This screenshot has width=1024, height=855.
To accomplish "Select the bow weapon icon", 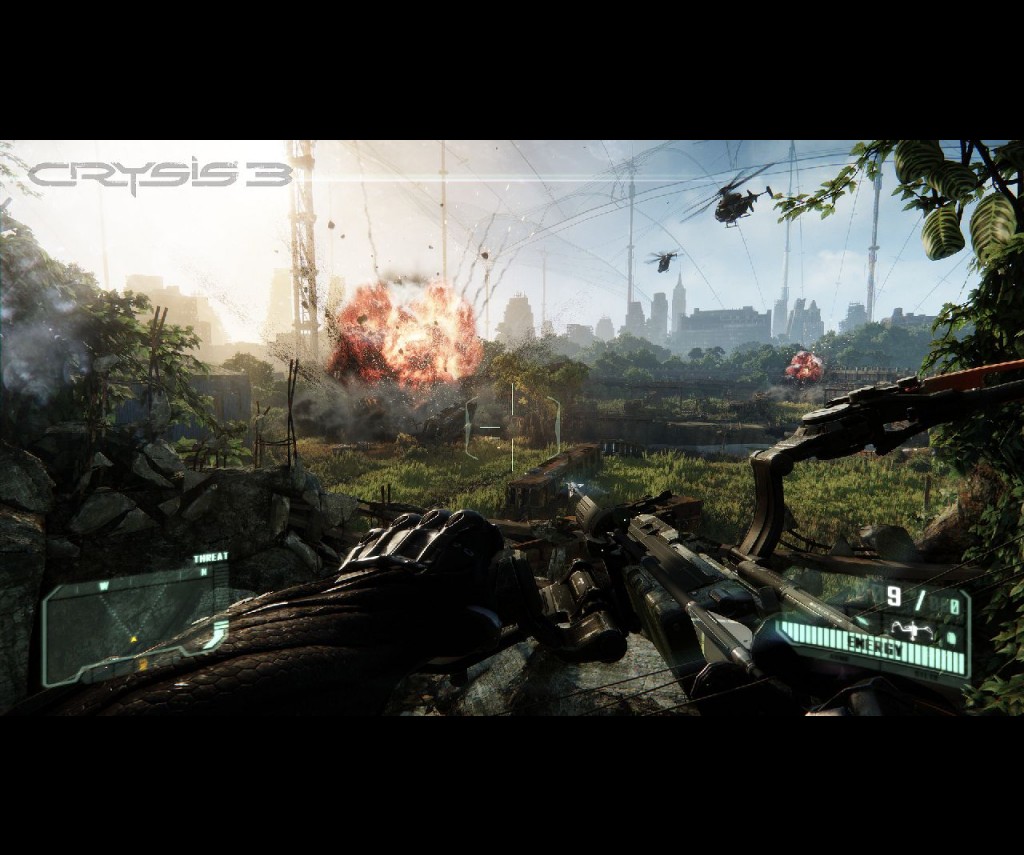I will tap(910, 629).
